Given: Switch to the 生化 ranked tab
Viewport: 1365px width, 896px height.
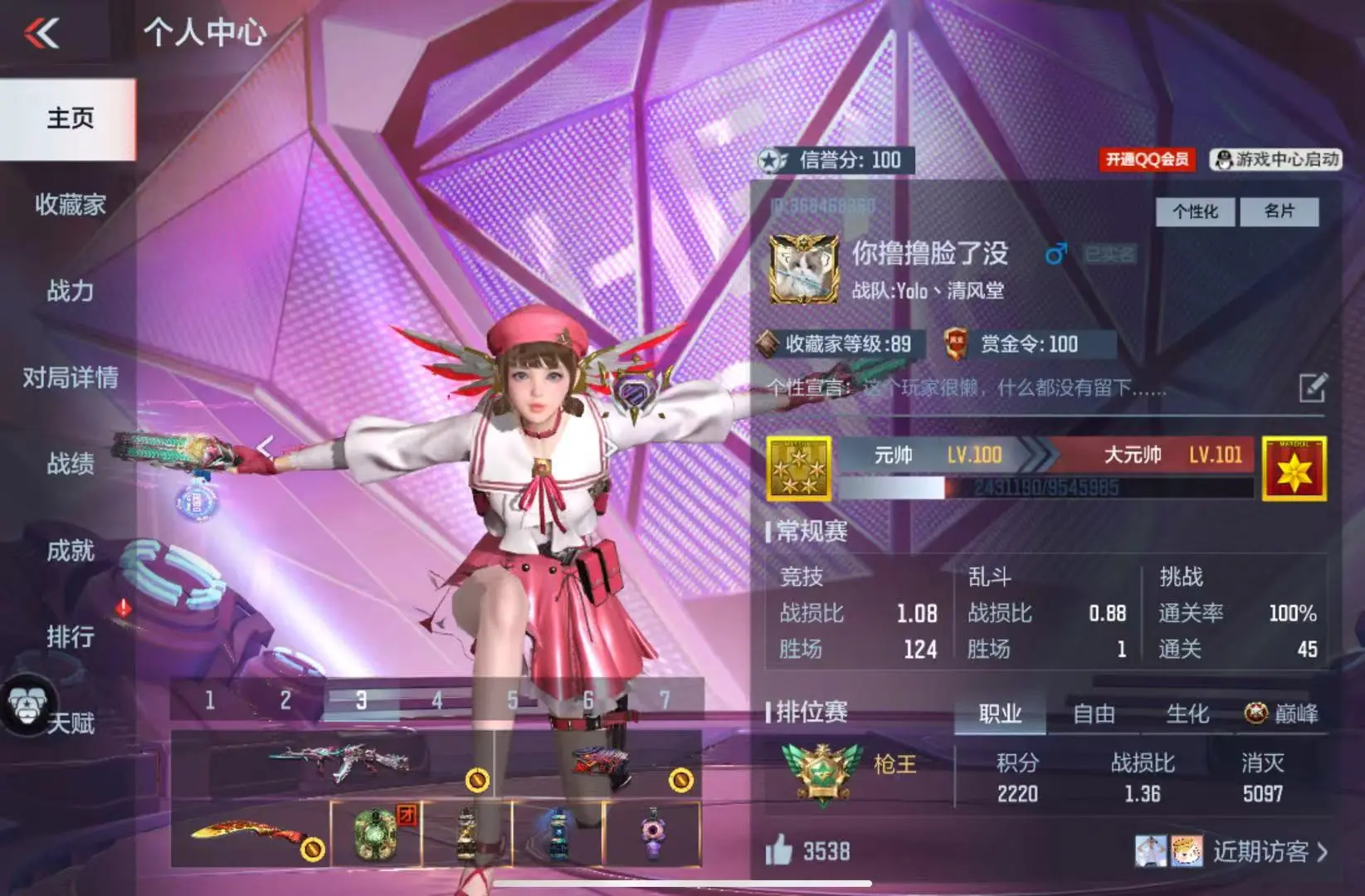Looking at the screenshot, I should (1187, 713).
